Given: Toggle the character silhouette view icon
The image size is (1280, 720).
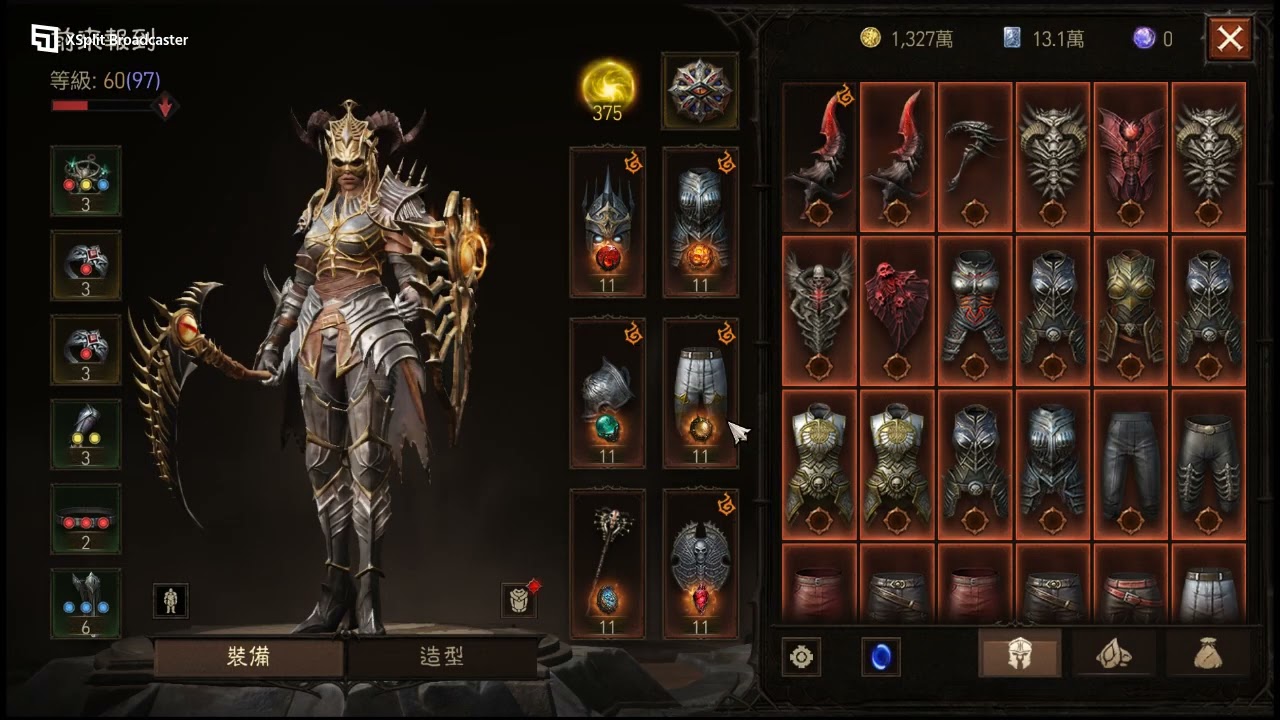Looking at the screenshot, I should point(171,600).
